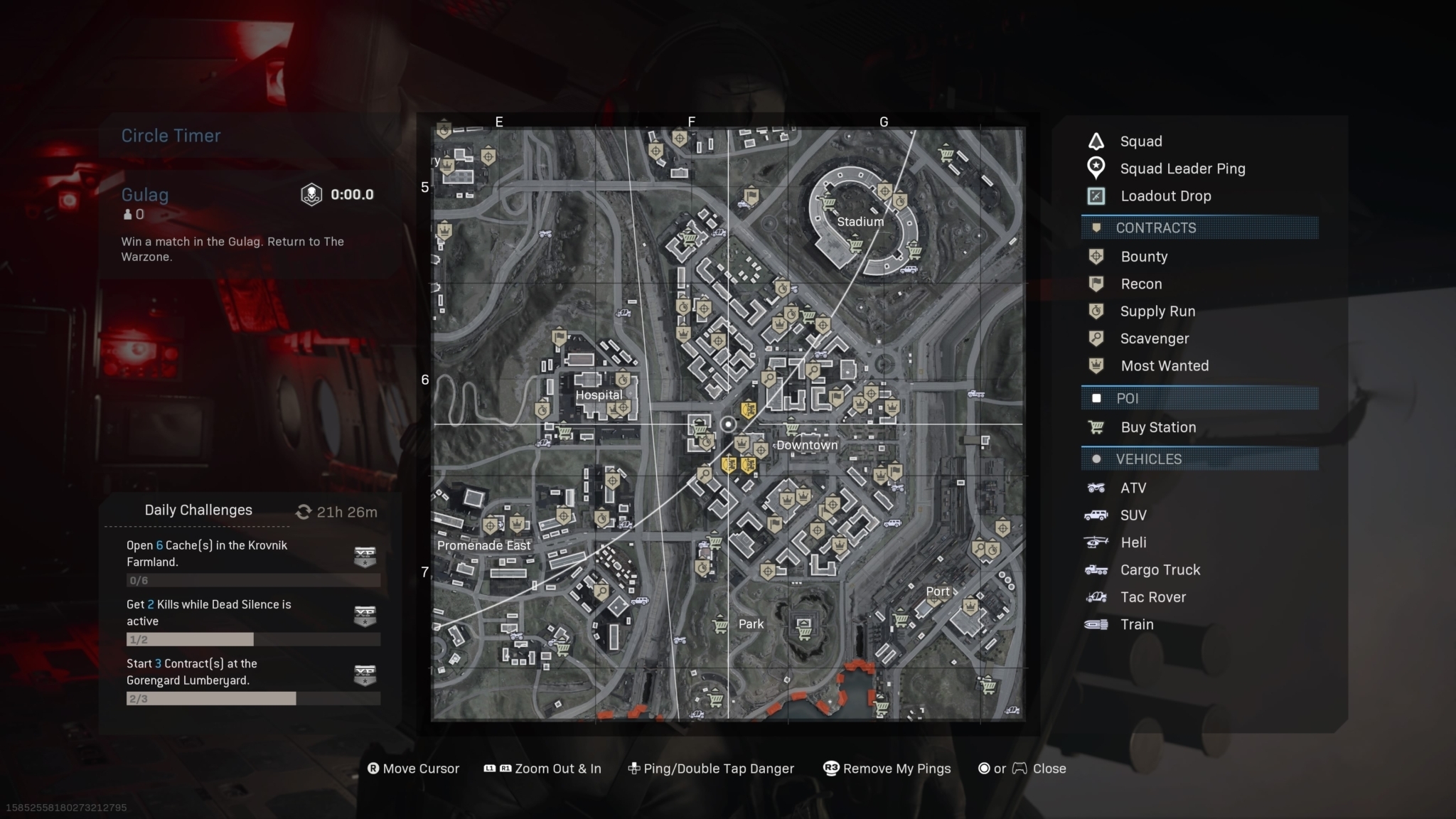The width and height of the screenshot is (1456, 819).
Task: Select the Bounty contract legend entry
Action: pos(1143,257)
